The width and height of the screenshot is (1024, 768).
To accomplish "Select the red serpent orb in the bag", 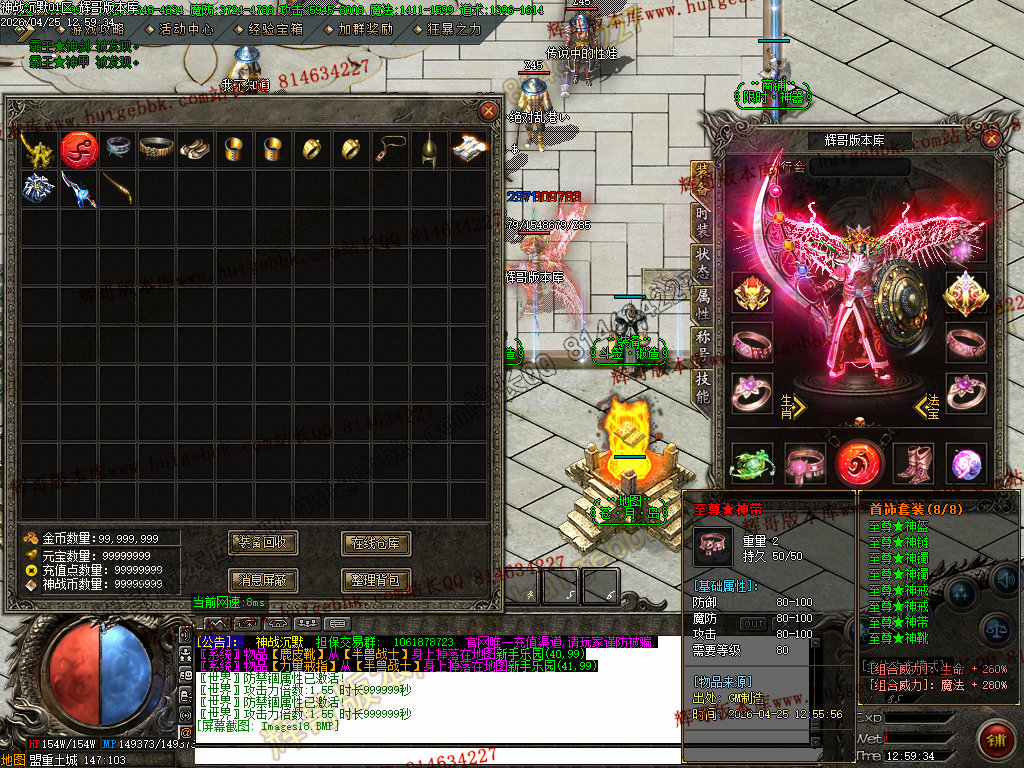I will (x=78, y=149).
